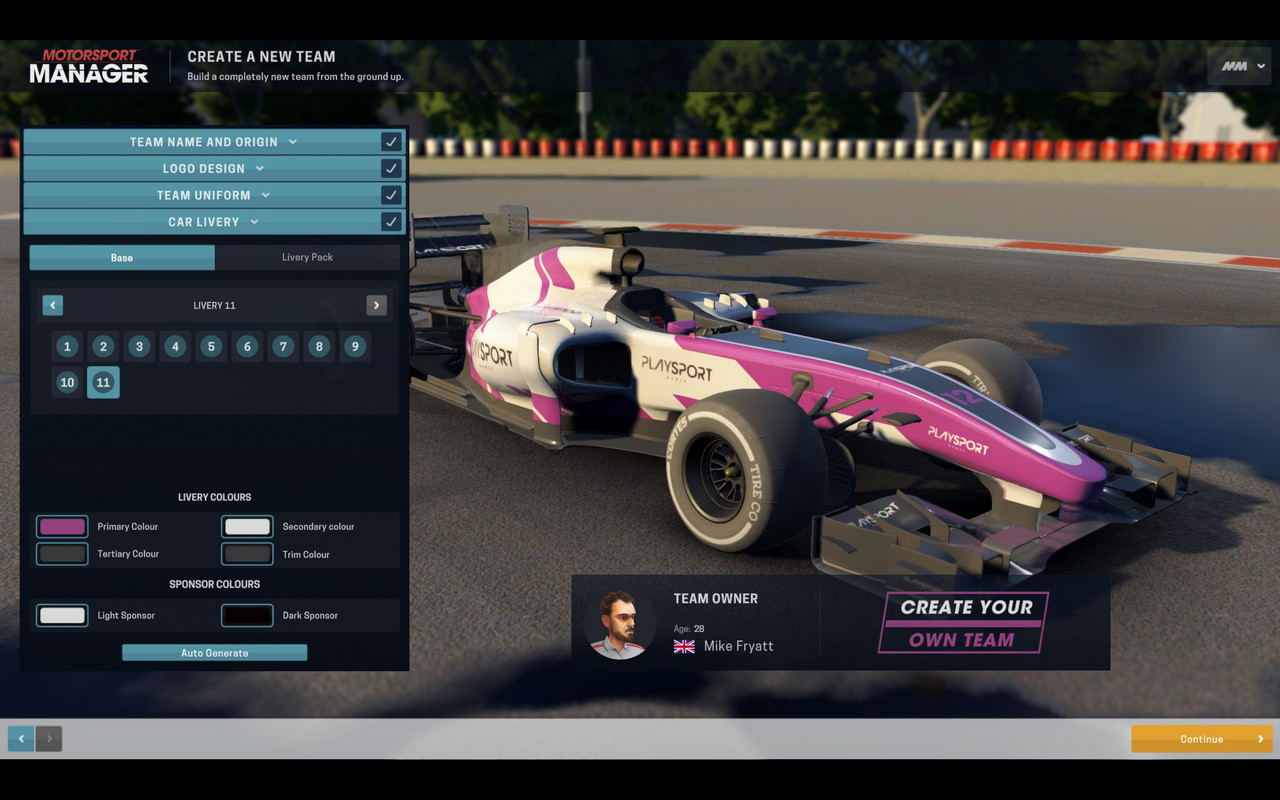The width and height of the screenshot is (1280, 800).
Task: Switch to the Livery Pack tab
Action: (307, 257)
